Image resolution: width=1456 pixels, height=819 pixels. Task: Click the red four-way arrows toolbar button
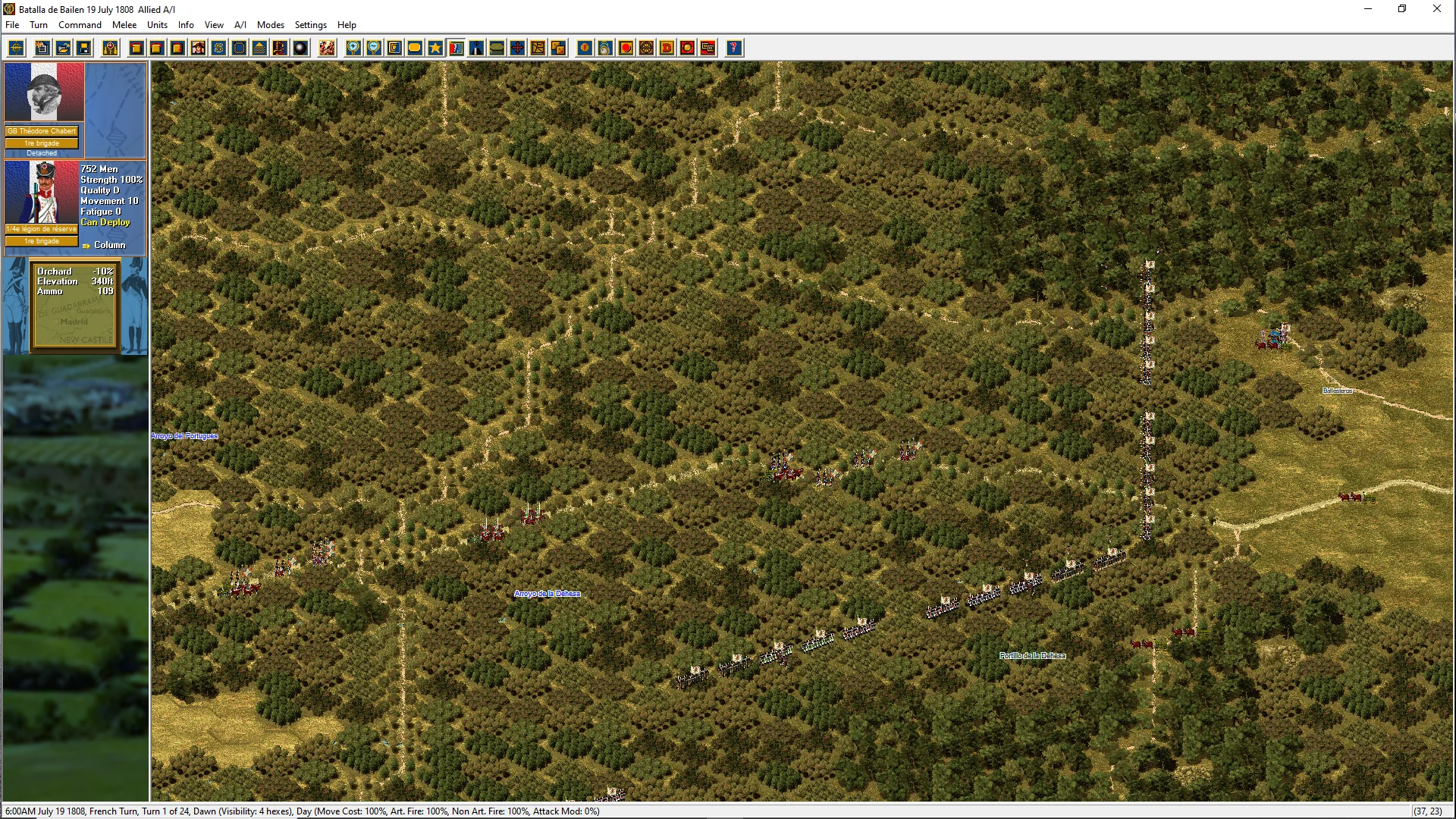tap(517, 49)
